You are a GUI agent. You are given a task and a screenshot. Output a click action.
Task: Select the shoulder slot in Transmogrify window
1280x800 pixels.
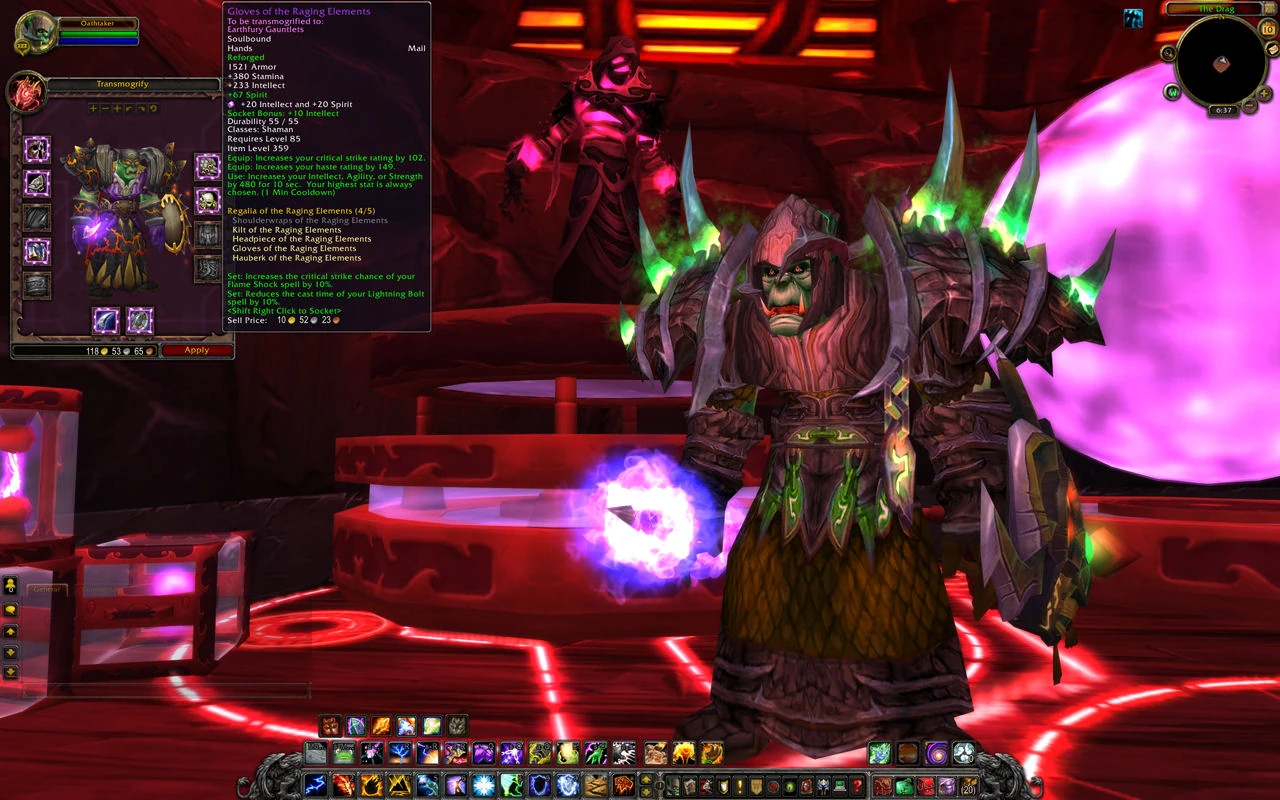point(37,184)
